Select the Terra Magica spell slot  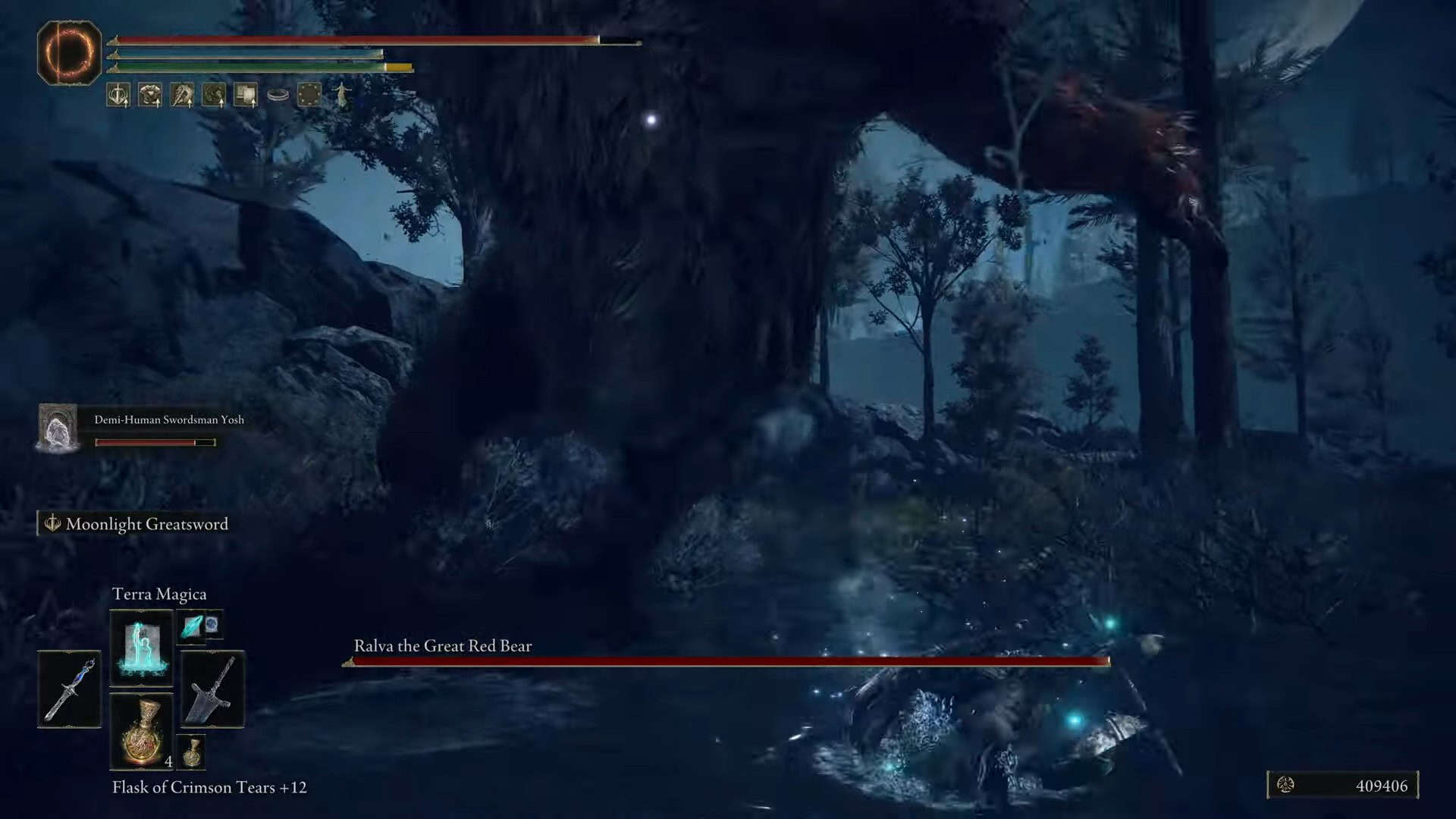141,647
